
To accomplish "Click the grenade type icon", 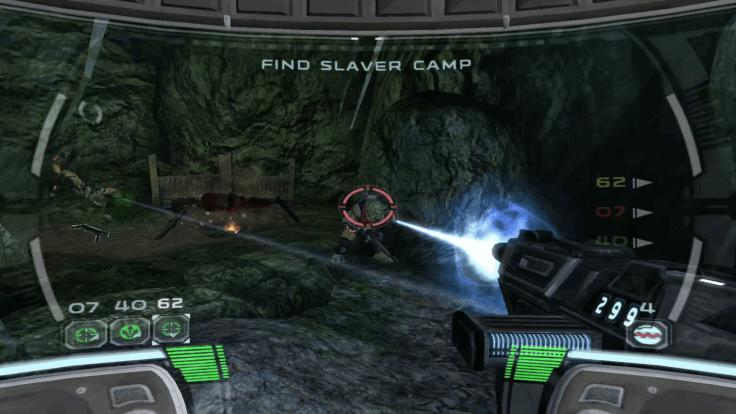I will pos(648,333).
